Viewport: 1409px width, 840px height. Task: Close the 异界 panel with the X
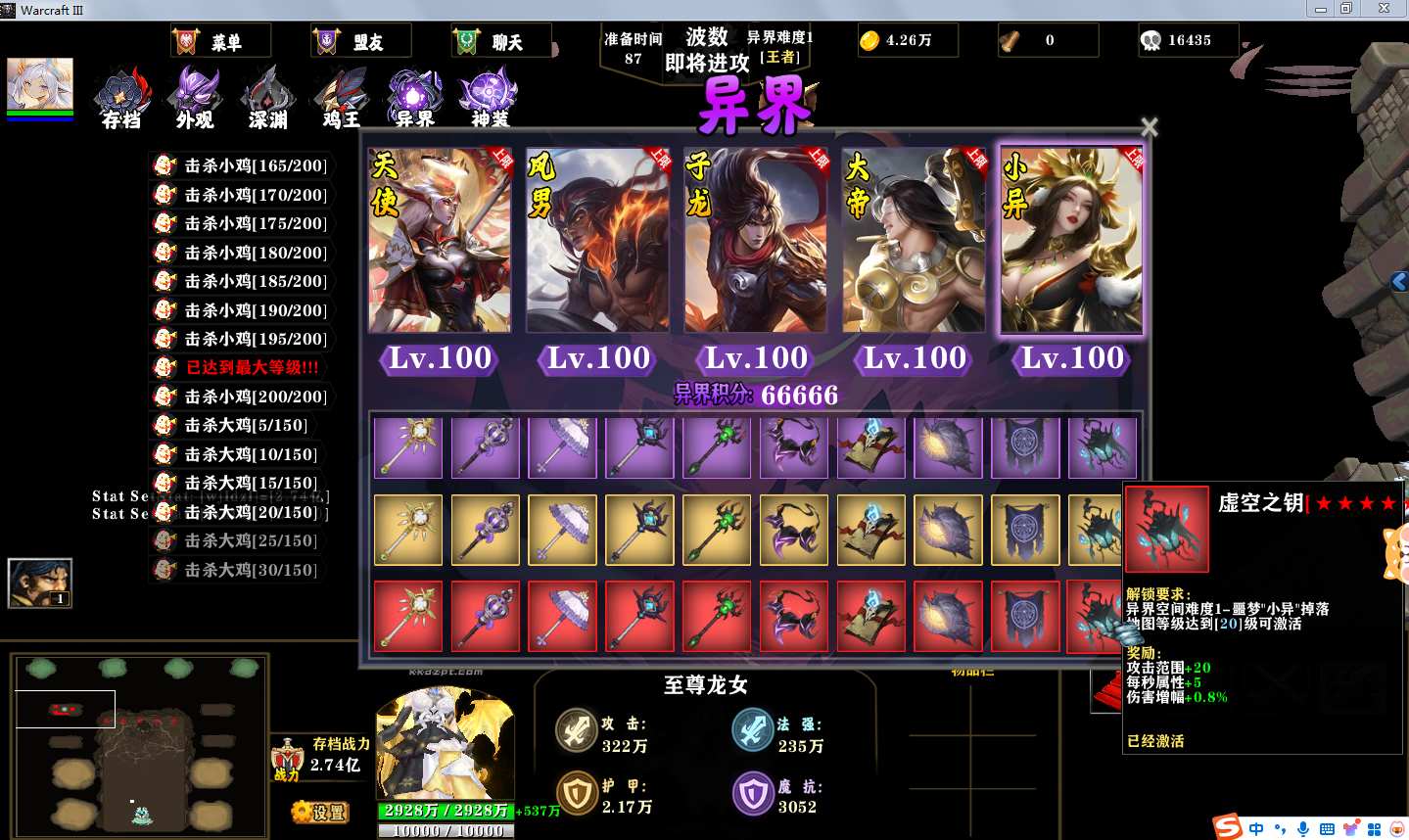click(1150, 127)
